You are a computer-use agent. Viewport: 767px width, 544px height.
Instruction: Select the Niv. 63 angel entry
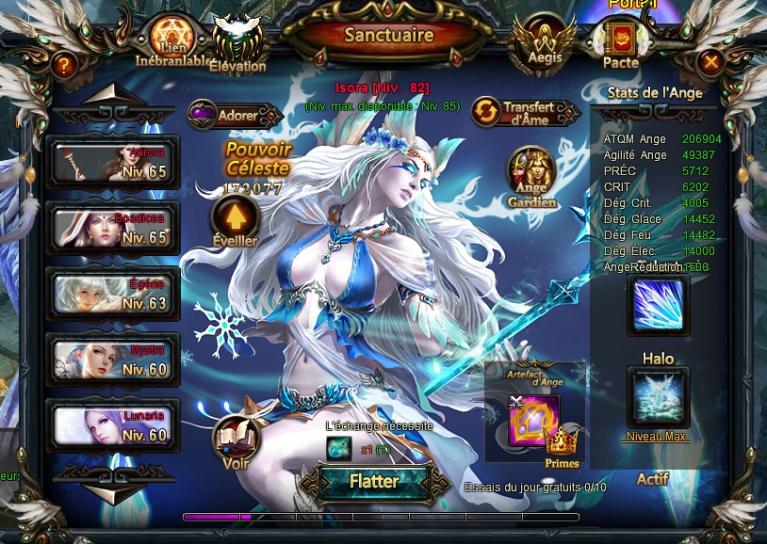point(113,294)
